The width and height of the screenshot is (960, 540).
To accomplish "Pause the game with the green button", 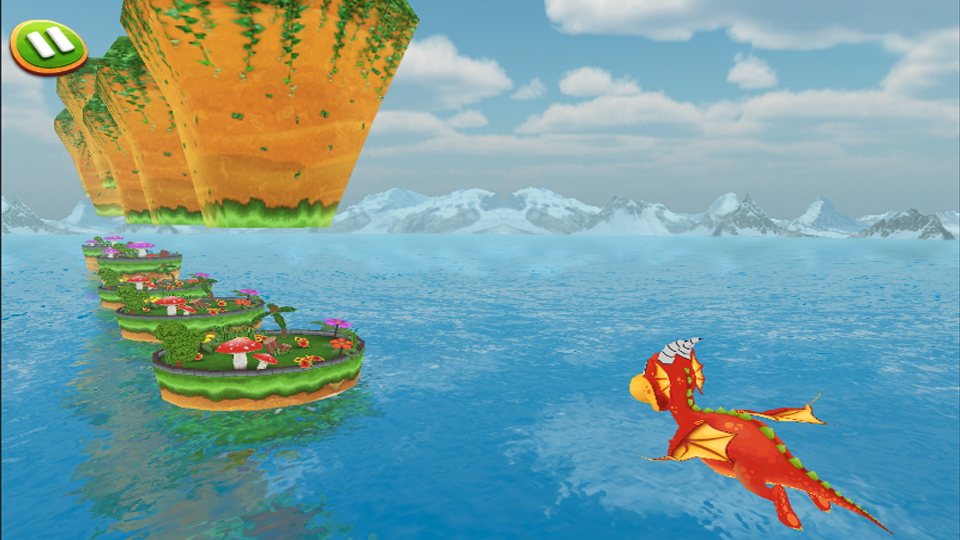I will [48, 45].
